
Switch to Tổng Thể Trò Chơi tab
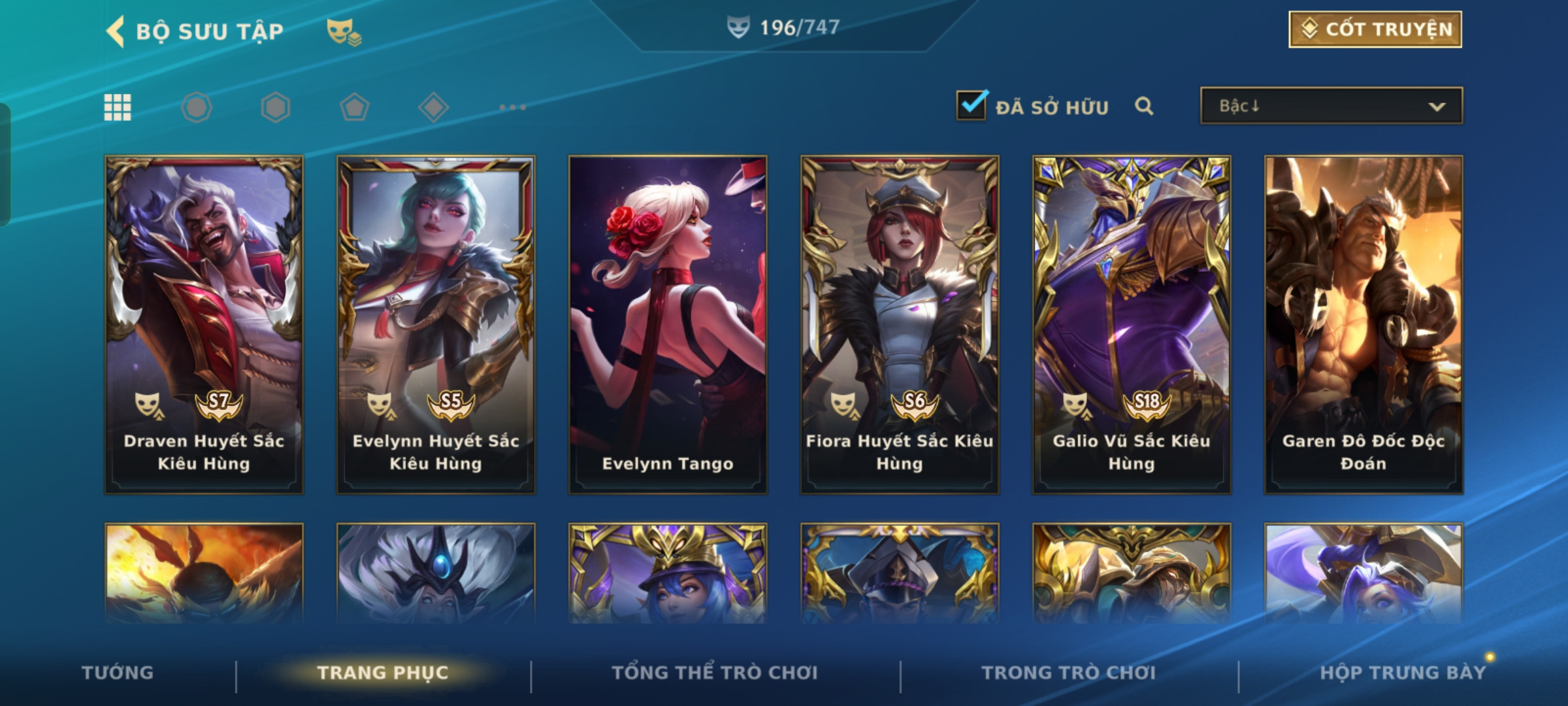pyautogui.click(x=715, y=673)
